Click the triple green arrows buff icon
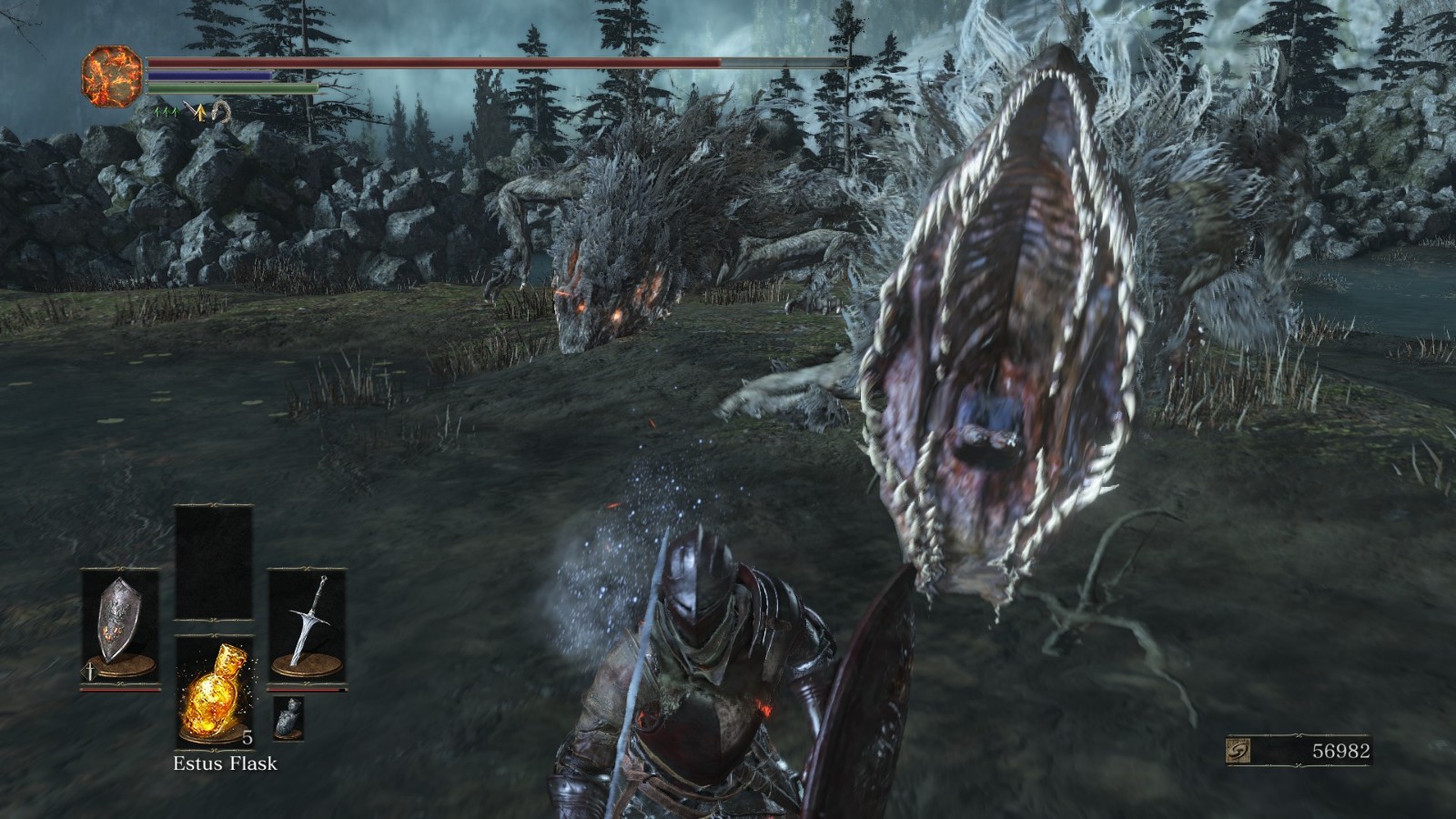 pyautogui.click(x=166, y=112)
